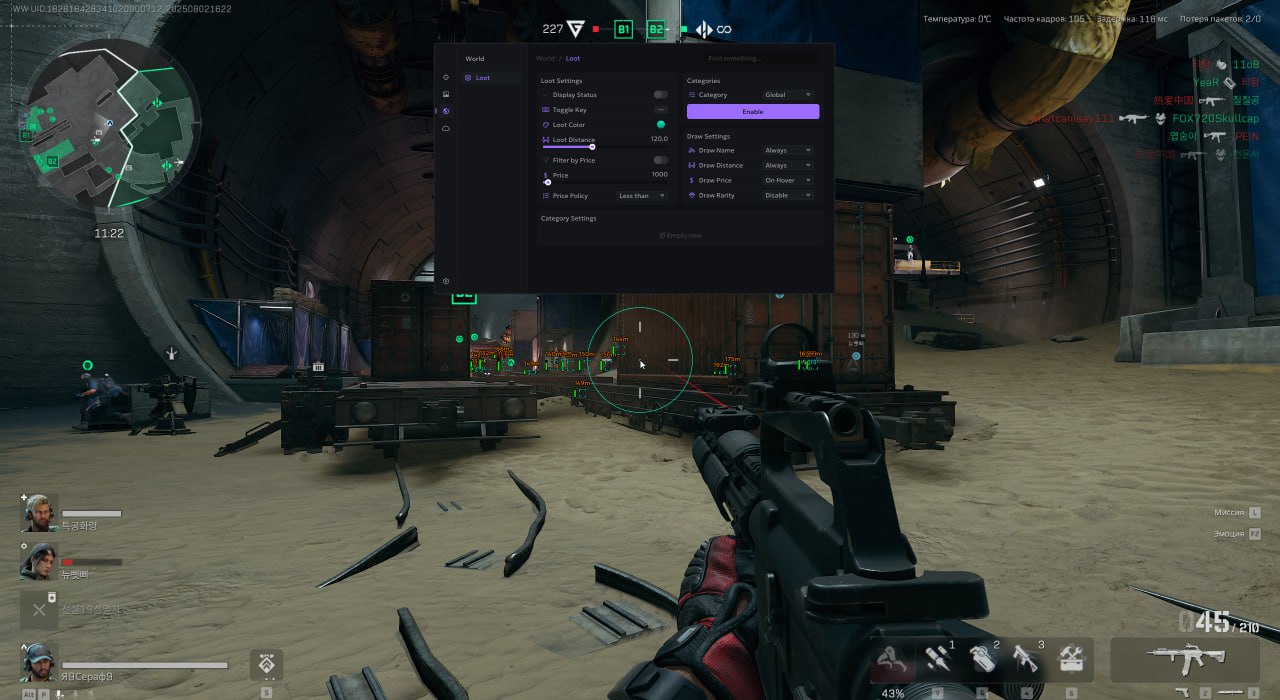Expand the Draw Price dropdown
The image size is (1280, 700).
pos(787,181)
